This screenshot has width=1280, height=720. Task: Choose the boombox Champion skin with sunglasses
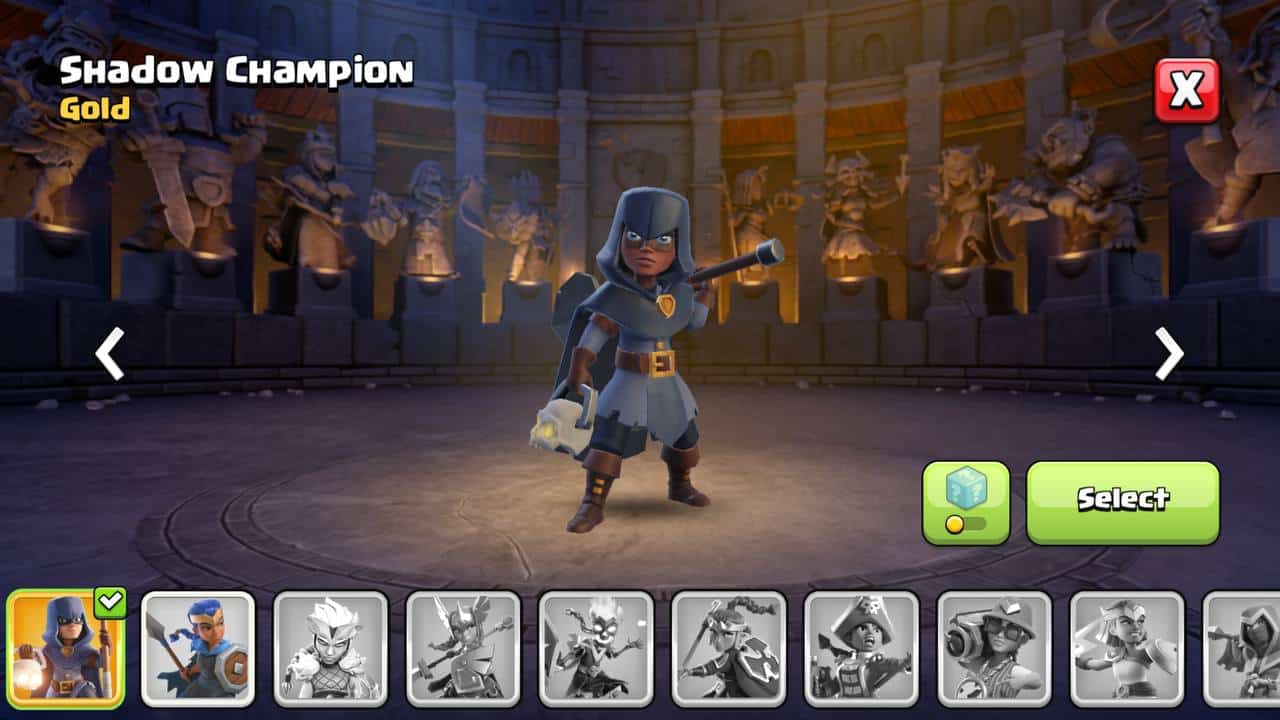click(x=994, y=648)
